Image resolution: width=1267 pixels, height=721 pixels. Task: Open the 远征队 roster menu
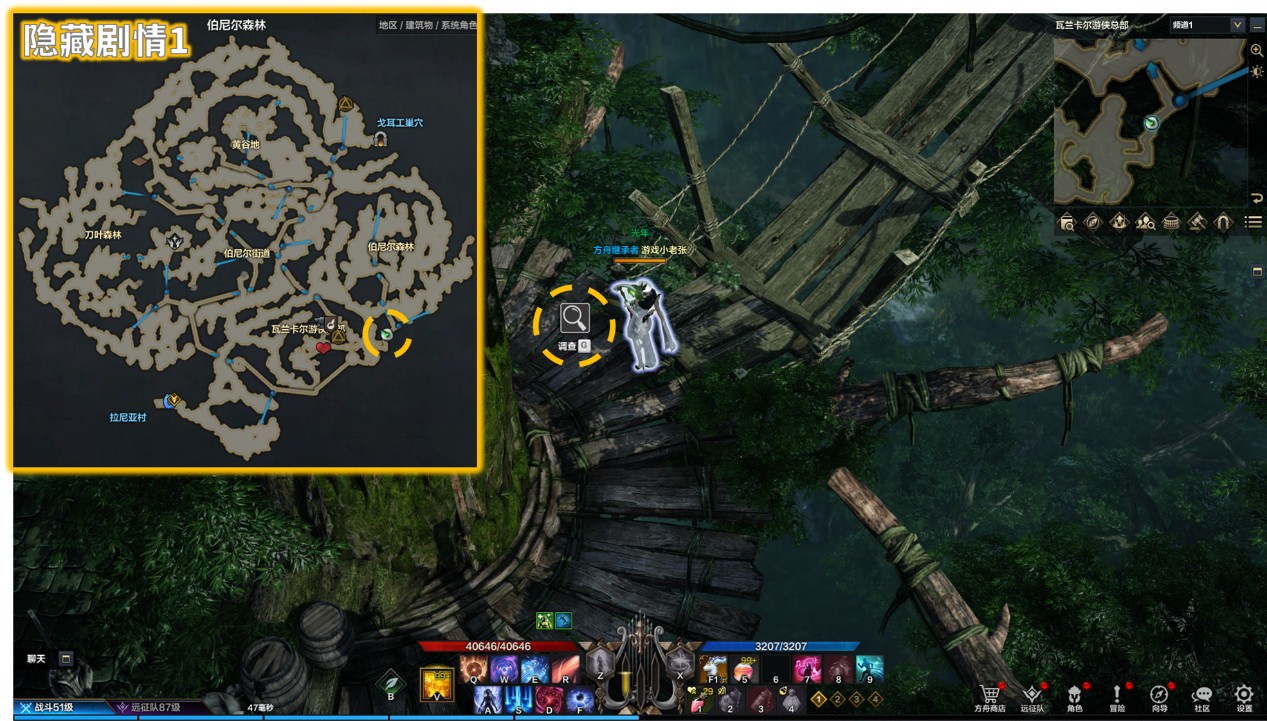pyautogui.click(x=1033, y=695)
